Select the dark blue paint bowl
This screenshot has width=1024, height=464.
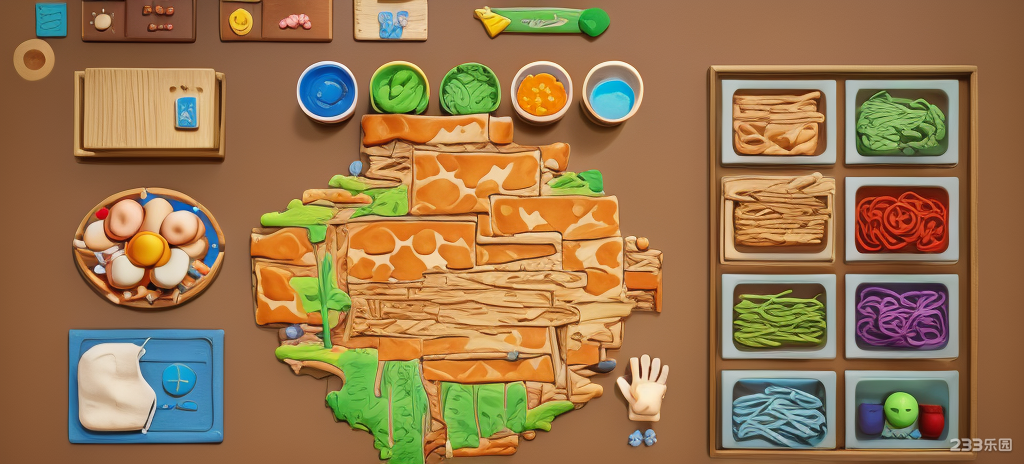[327, 91]
